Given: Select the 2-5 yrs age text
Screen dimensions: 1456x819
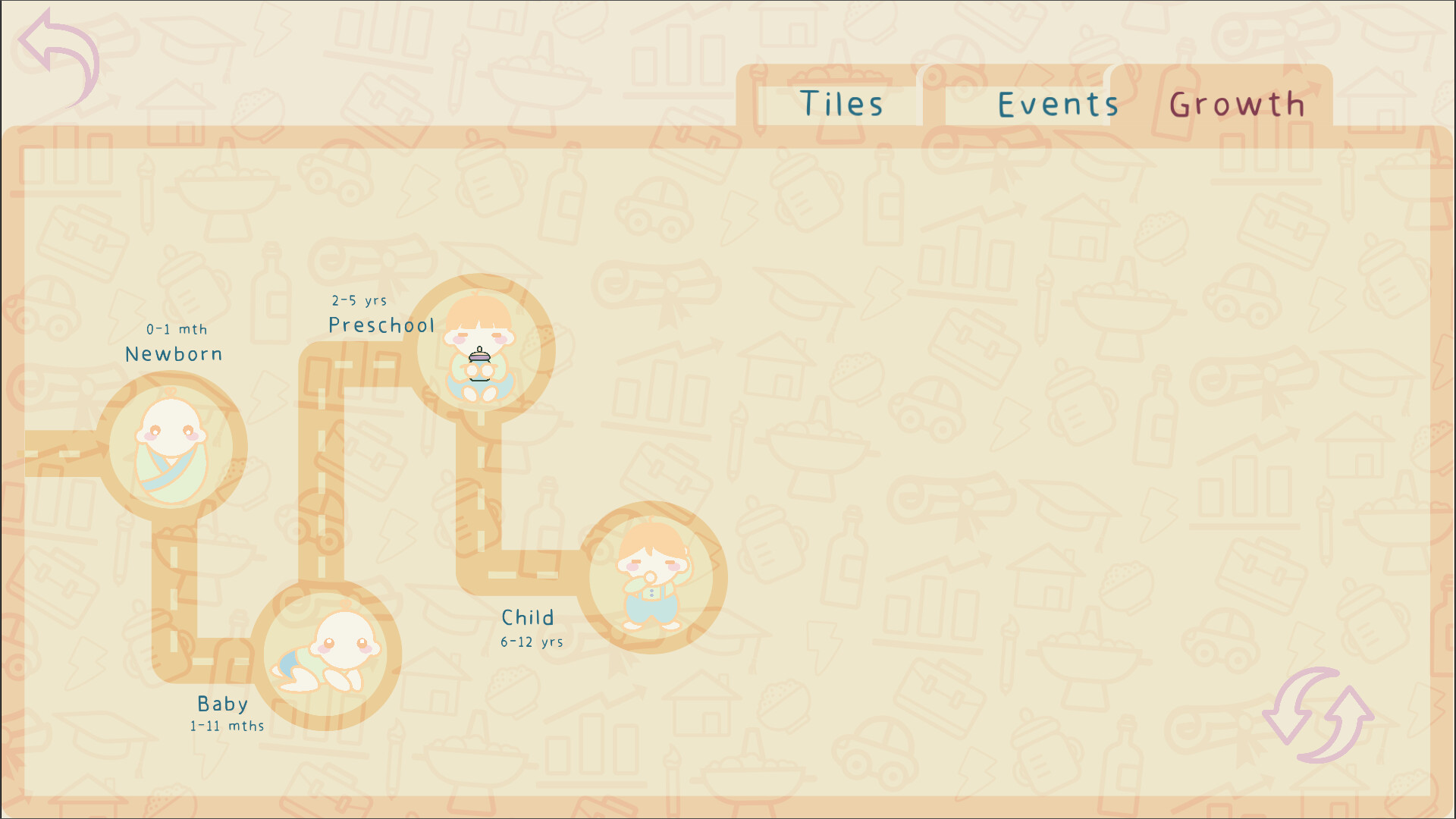Looking at the screenshot, I should coord(358,300).
